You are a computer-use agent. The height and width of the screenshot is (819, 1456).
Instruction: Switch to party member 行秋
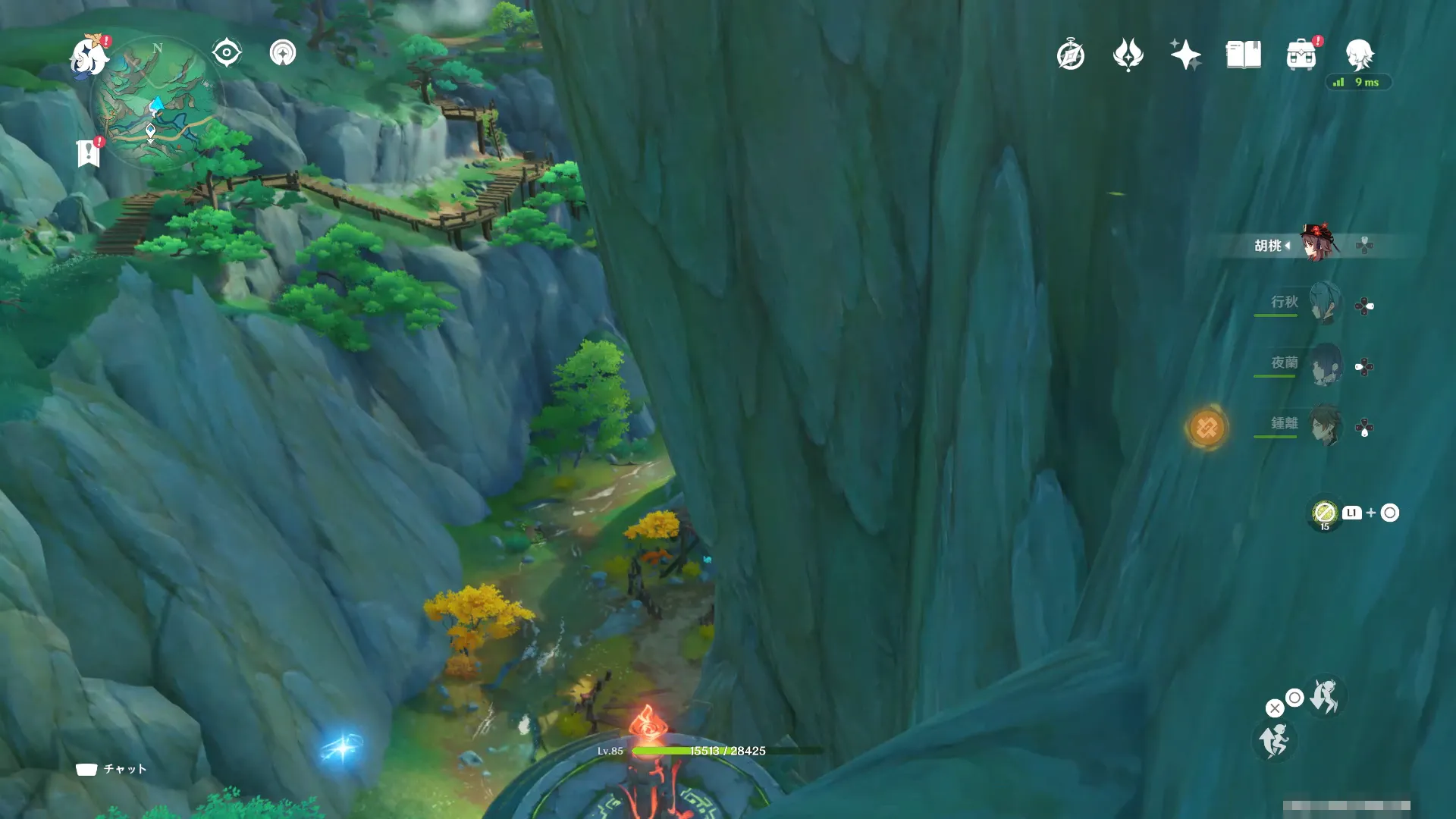tap(1324, 303)
